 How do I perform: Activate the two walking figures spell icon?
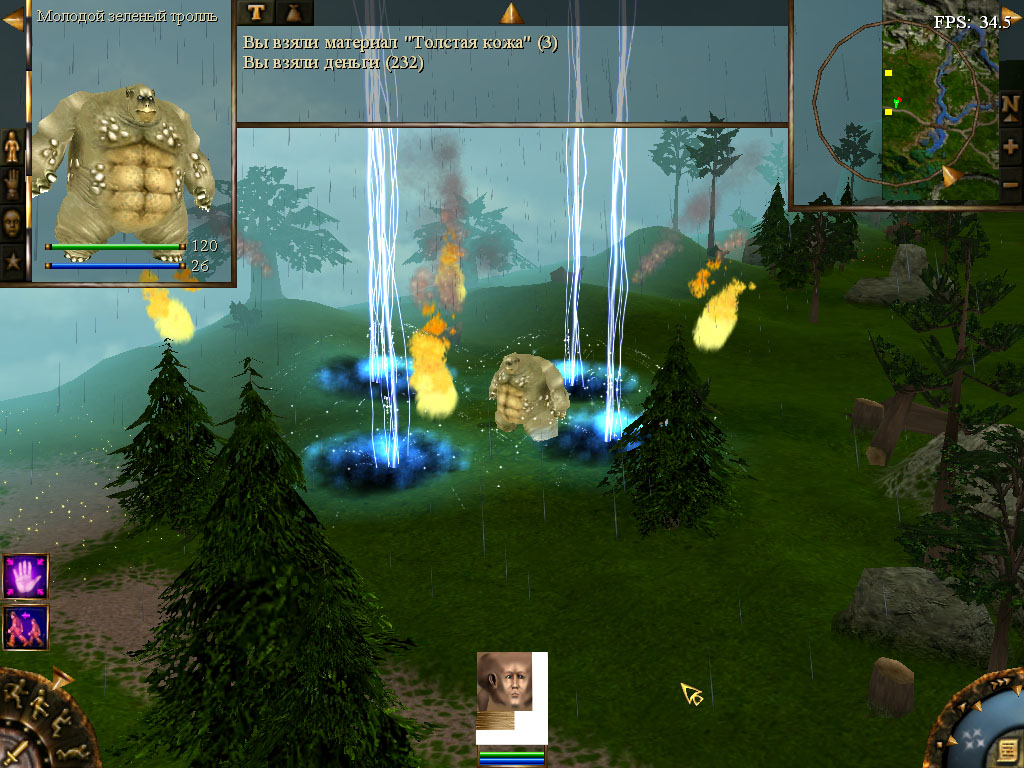[x=25, y=628]
